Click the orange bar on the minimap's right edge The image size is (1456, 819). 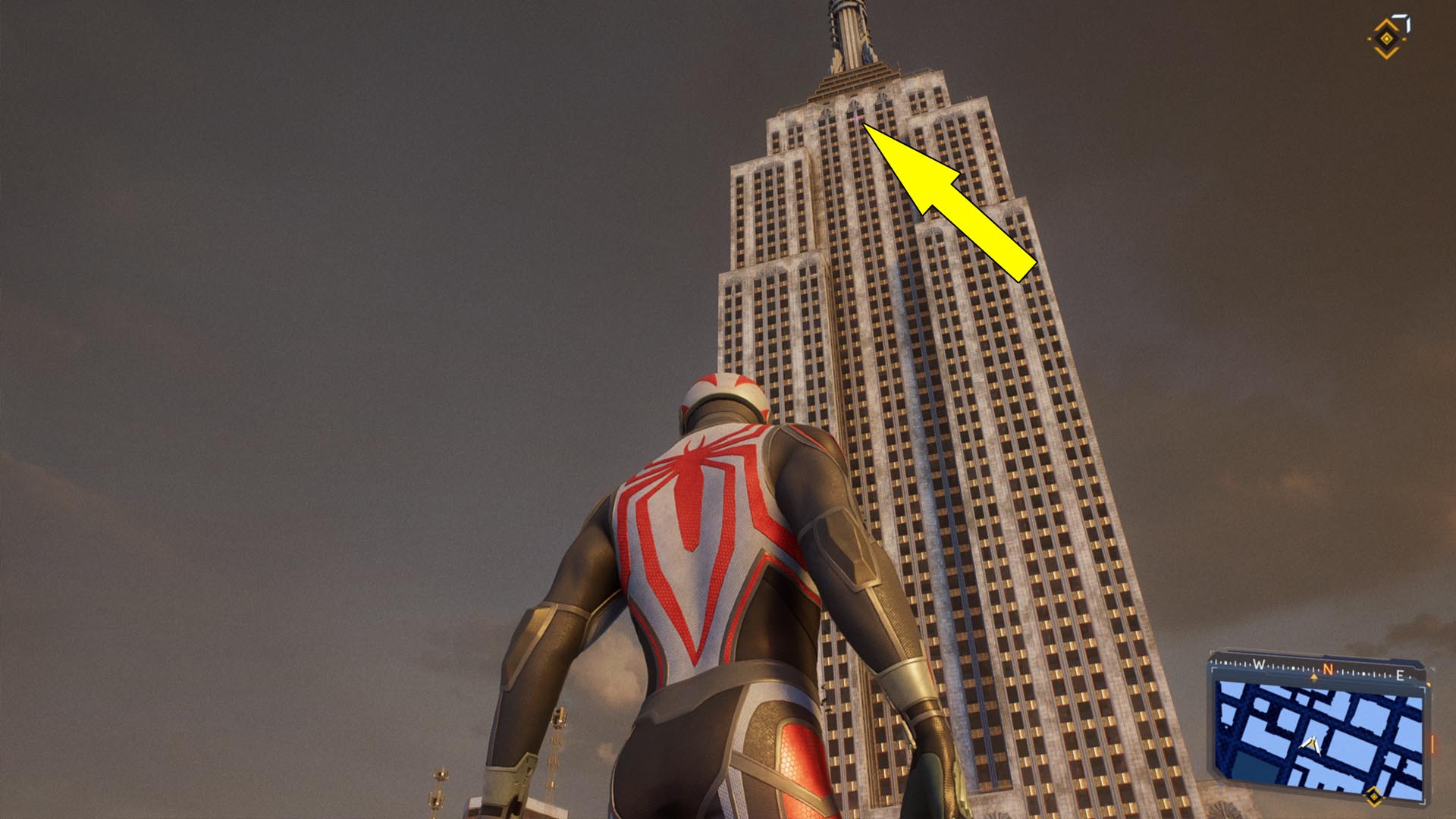(x=1432, y=743)
